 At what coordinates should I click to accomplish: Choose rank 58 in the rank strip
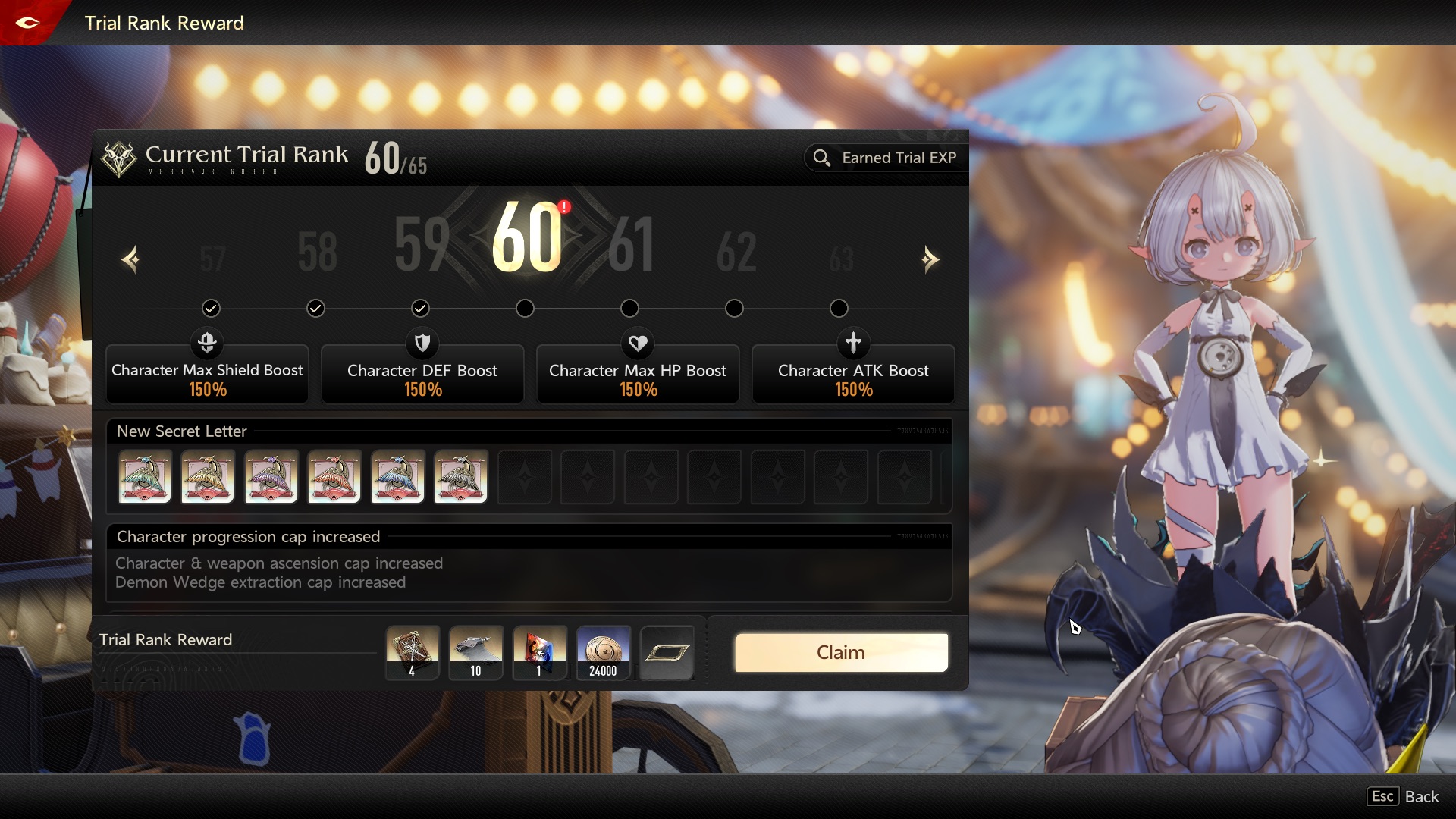317,252
